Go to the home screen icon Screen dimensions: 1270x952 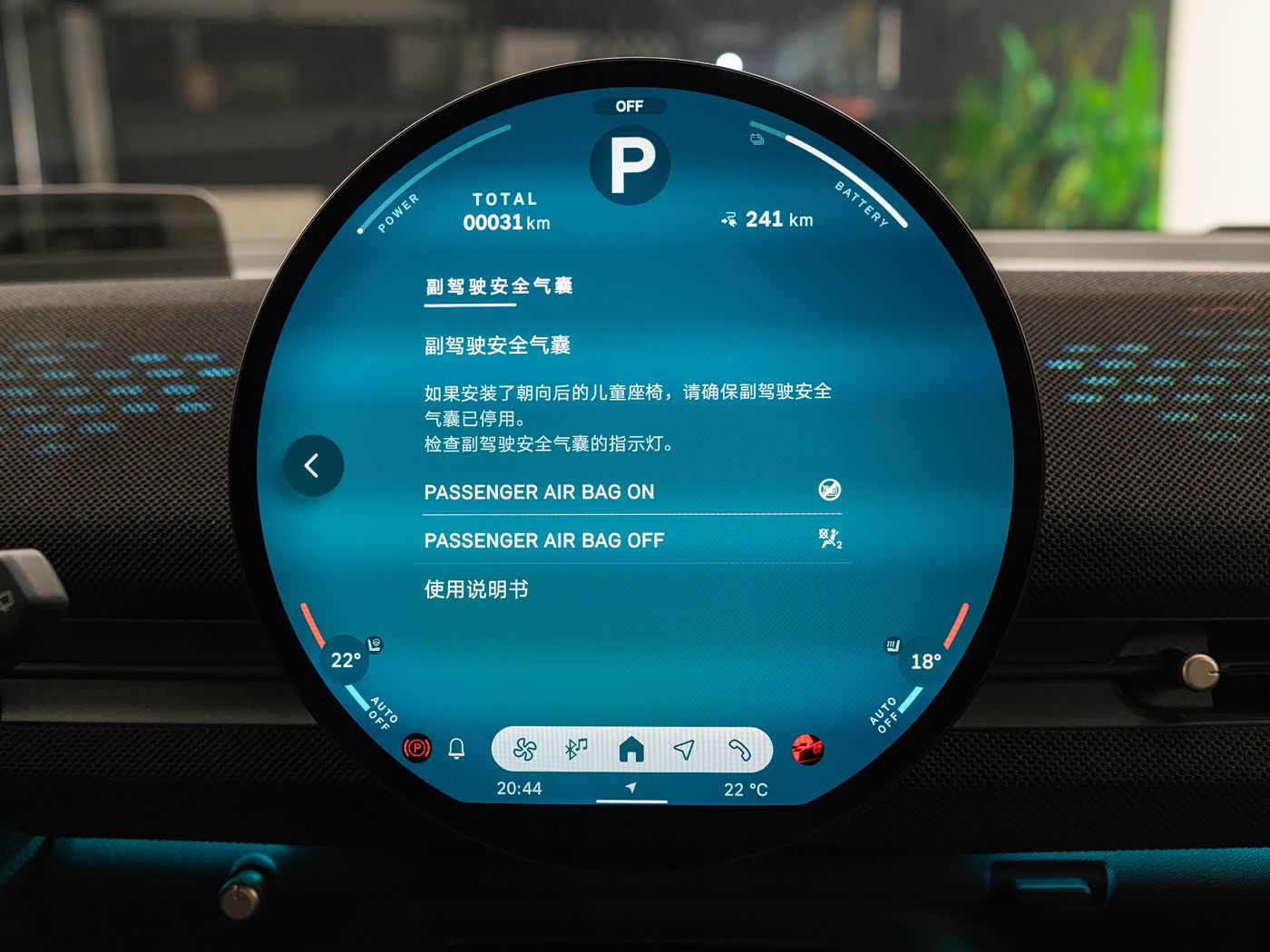pos(631,750)
